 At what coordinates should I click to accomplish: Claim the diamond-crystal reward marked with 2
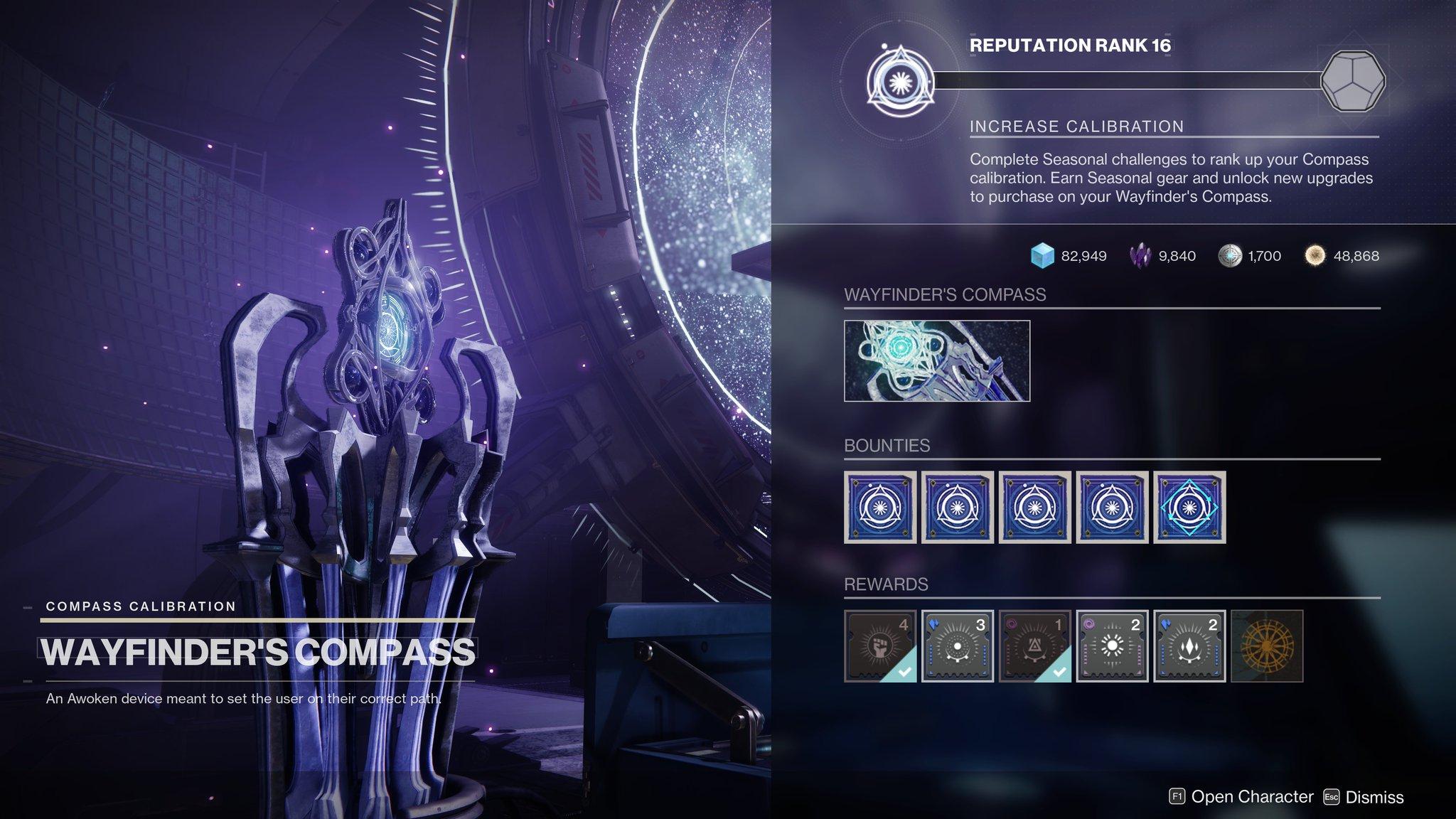pyautogui.click(x=1189, y=646)
